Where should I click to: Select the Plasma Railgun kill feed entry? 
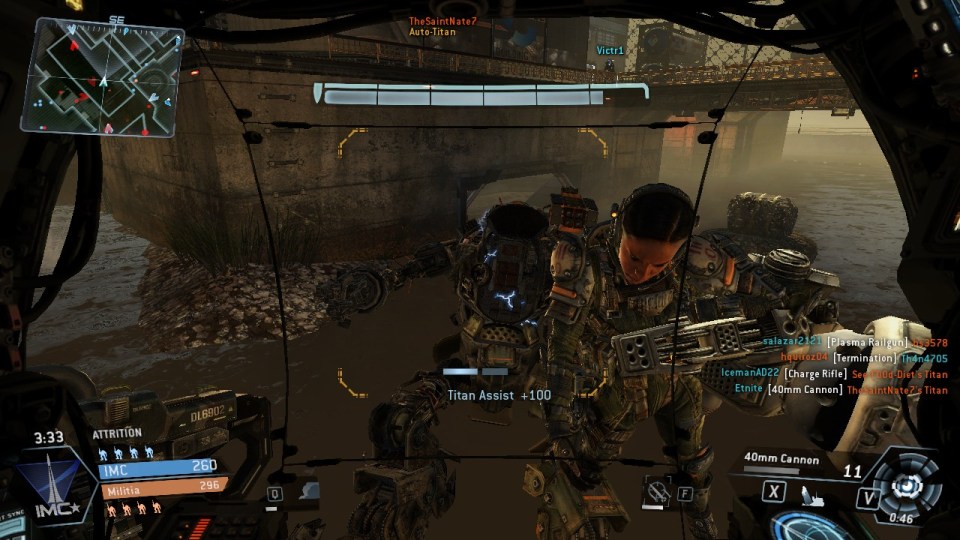point(854,342)
